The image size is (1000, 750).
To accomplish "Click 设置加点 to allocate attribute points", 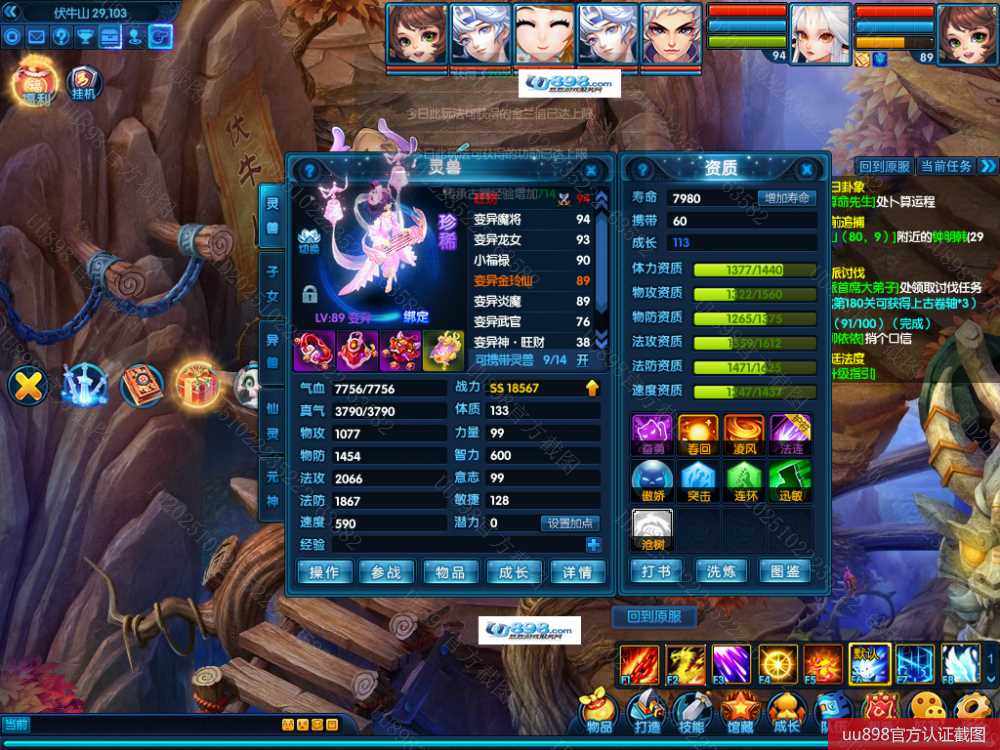I will tap(570, 523).
